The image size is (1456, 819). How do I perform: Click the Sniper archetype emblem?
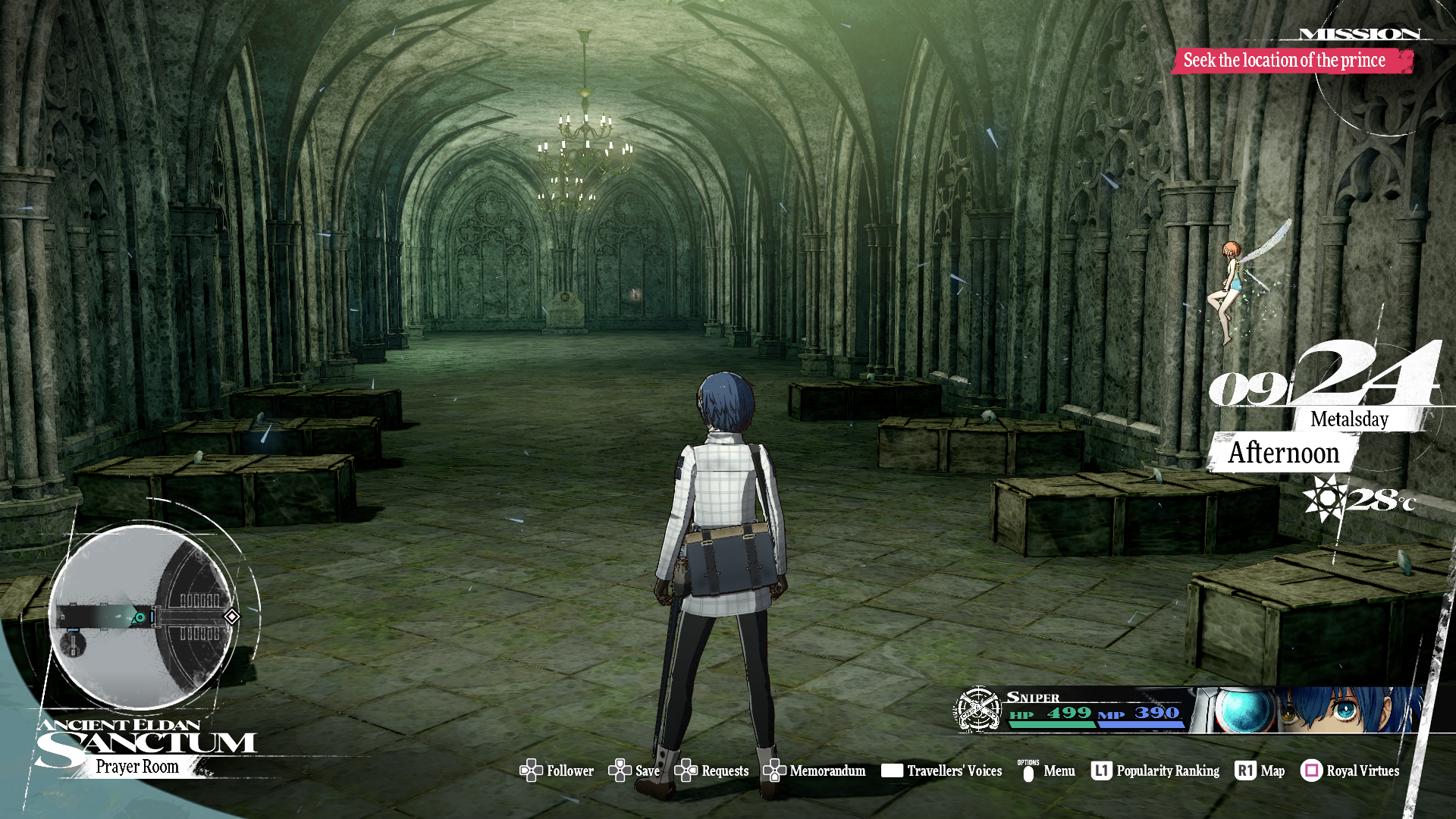978,709
